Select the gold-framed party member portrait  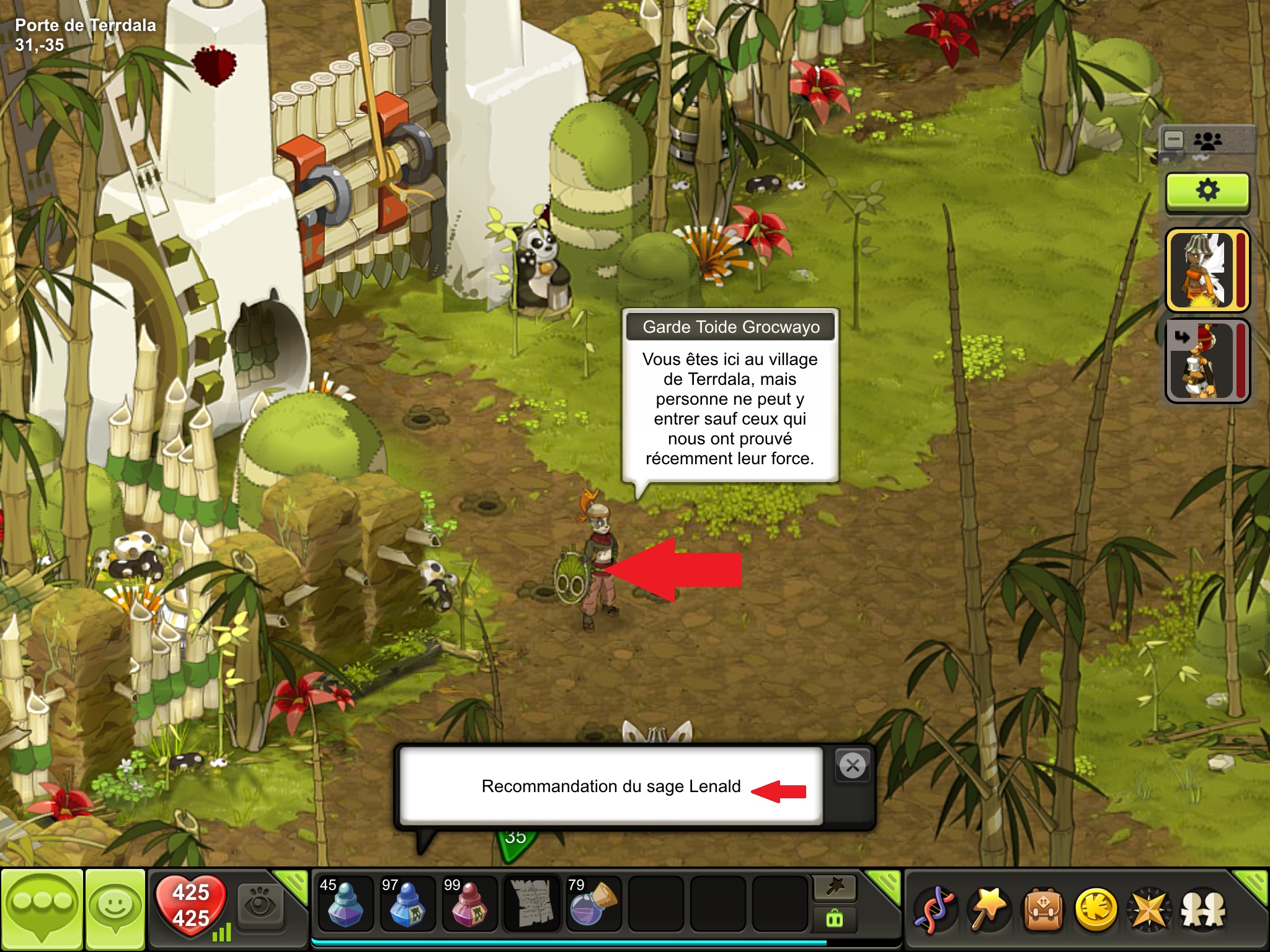[x=1207, y=270]
